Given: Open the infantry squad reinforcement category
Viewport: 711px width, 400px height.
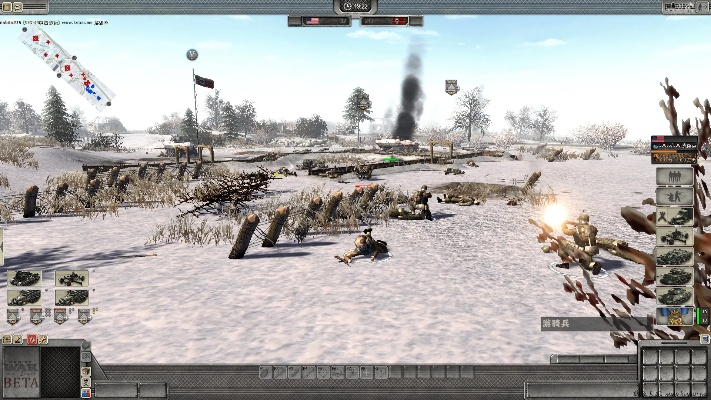Looking at the screenshot, I should 674,177.
